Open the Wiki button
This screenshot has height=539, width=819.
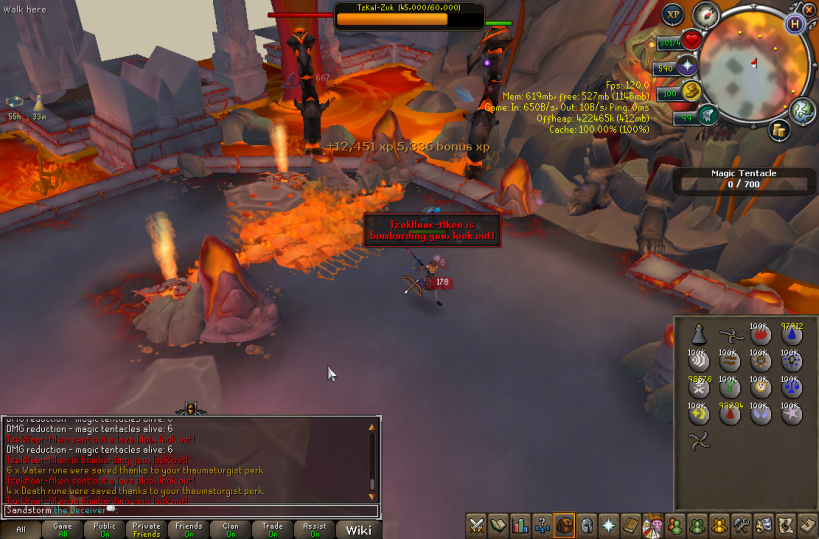click(x=359, y=529)
